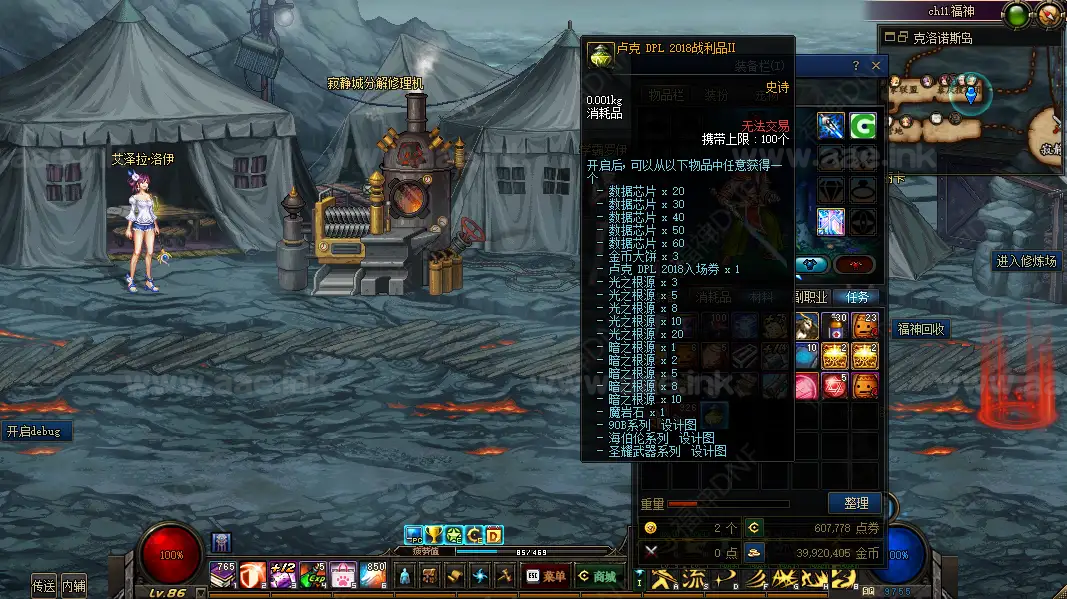This screenshot has width=1067, height=599.
Task: Switch to the 任务 inventory tab
Action: point(857,297)
